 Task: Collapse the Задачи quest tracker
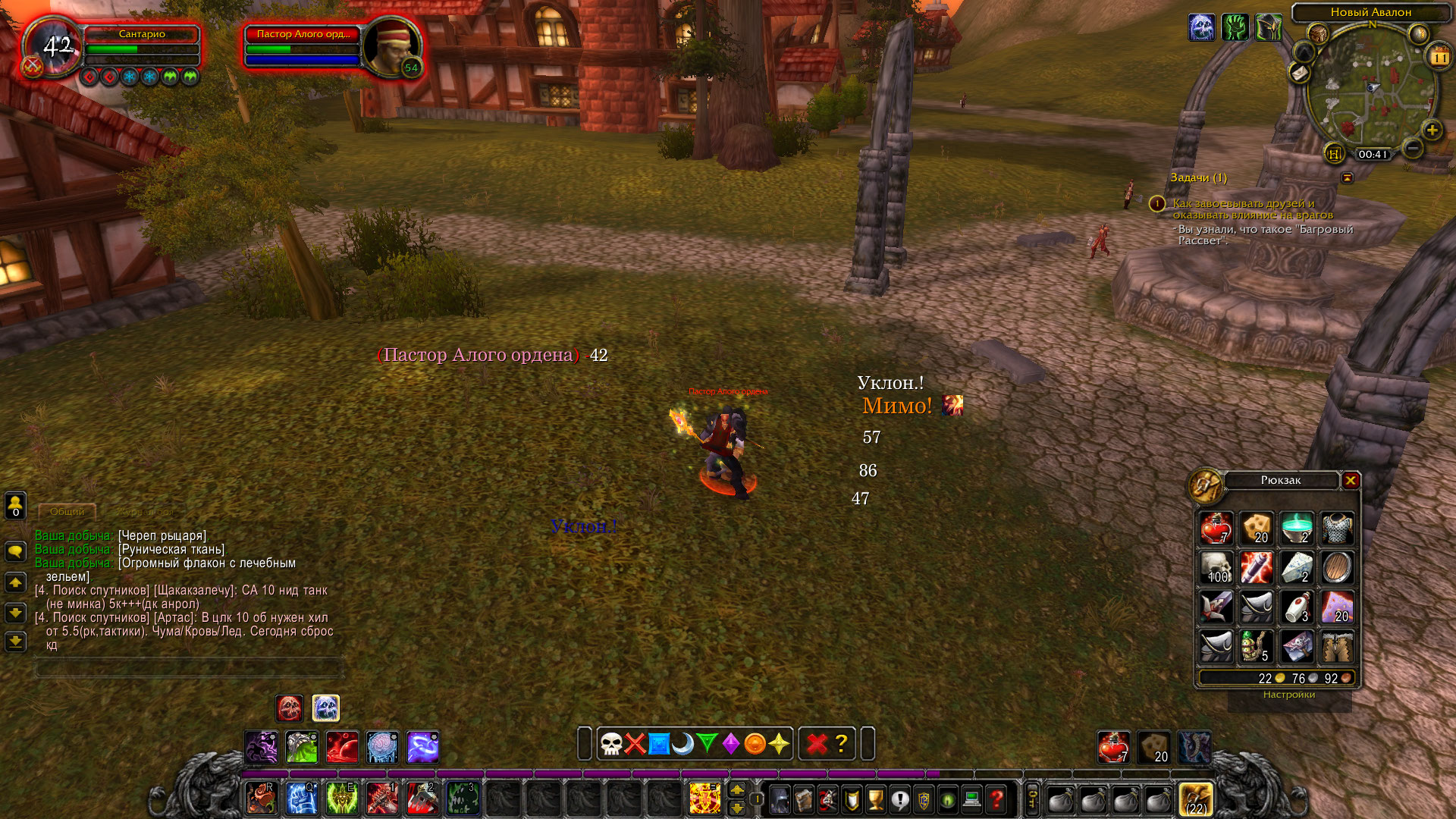1348,177
